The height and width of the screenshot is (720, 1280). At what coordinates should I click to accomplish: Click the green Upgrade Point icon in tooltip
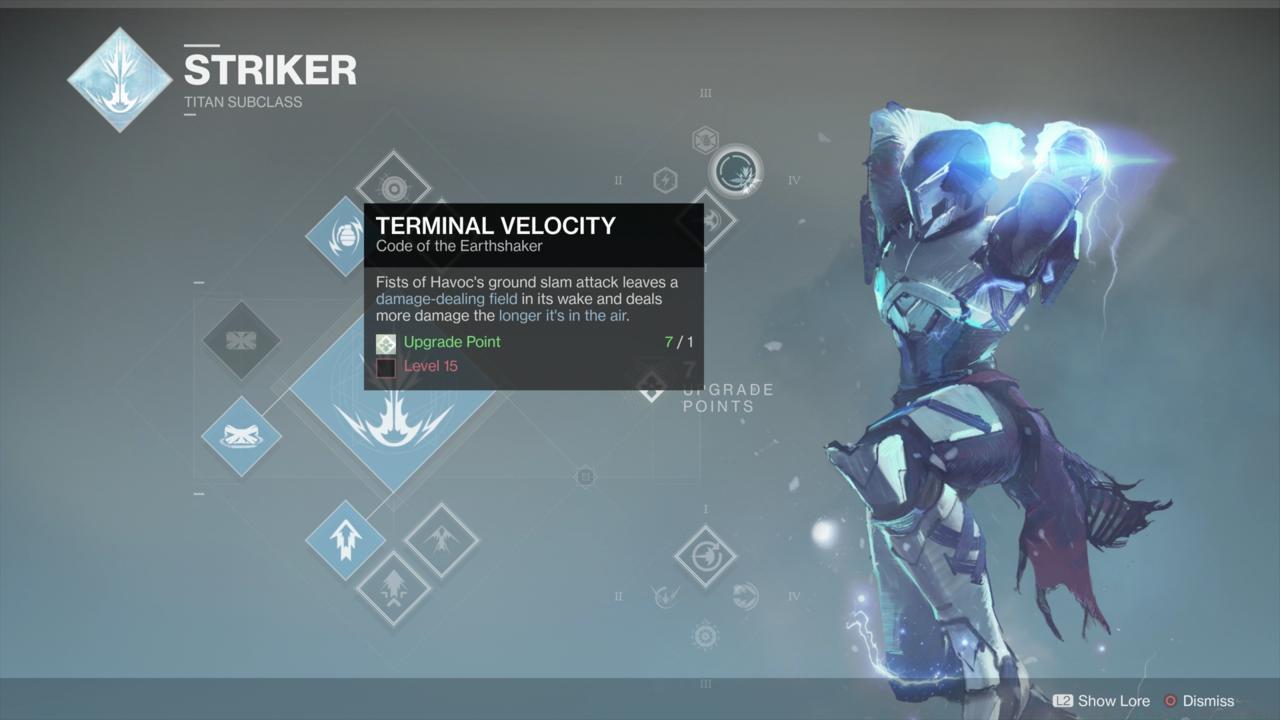coord(385,343)
